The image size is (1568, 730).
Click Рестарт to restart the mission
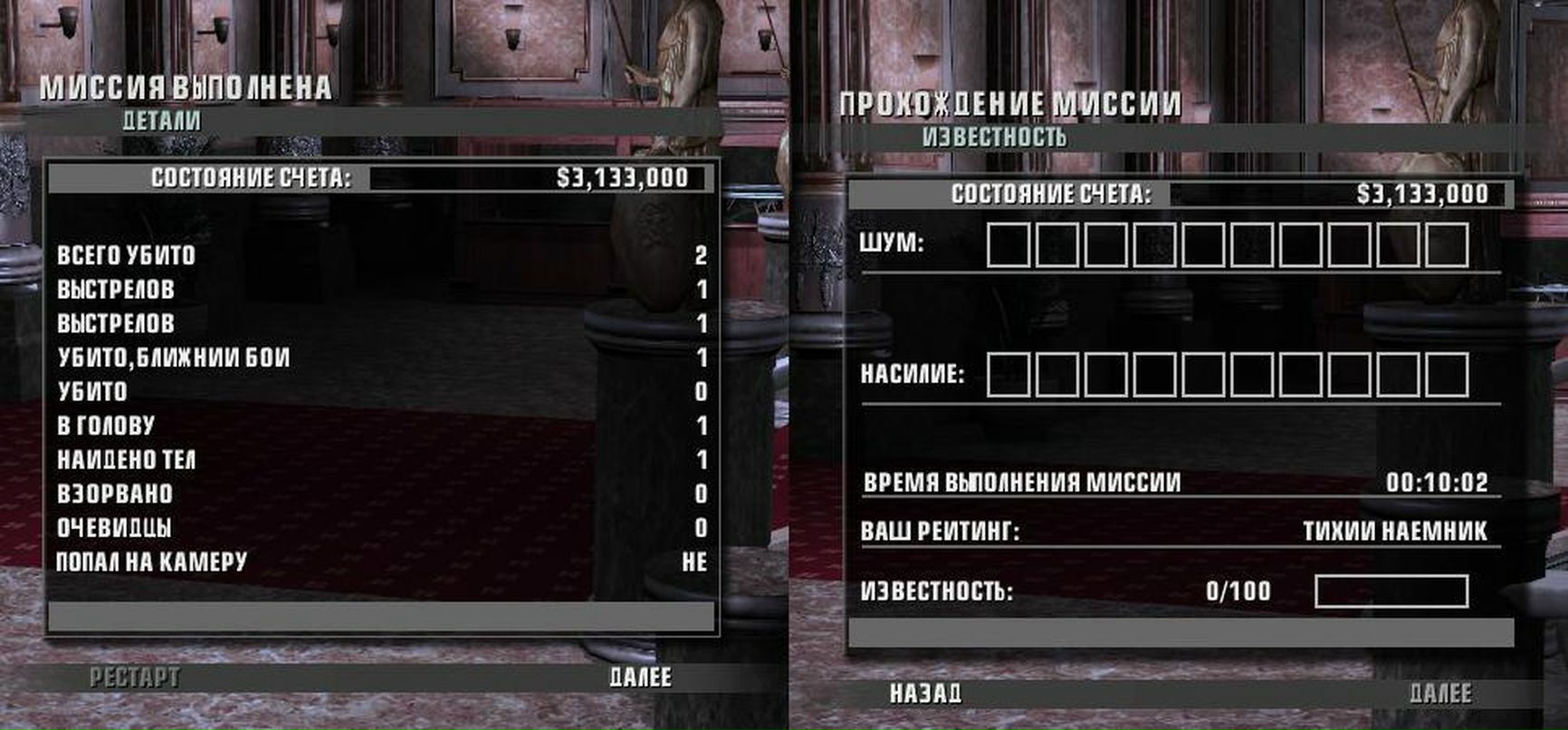(x=134, y=677)
